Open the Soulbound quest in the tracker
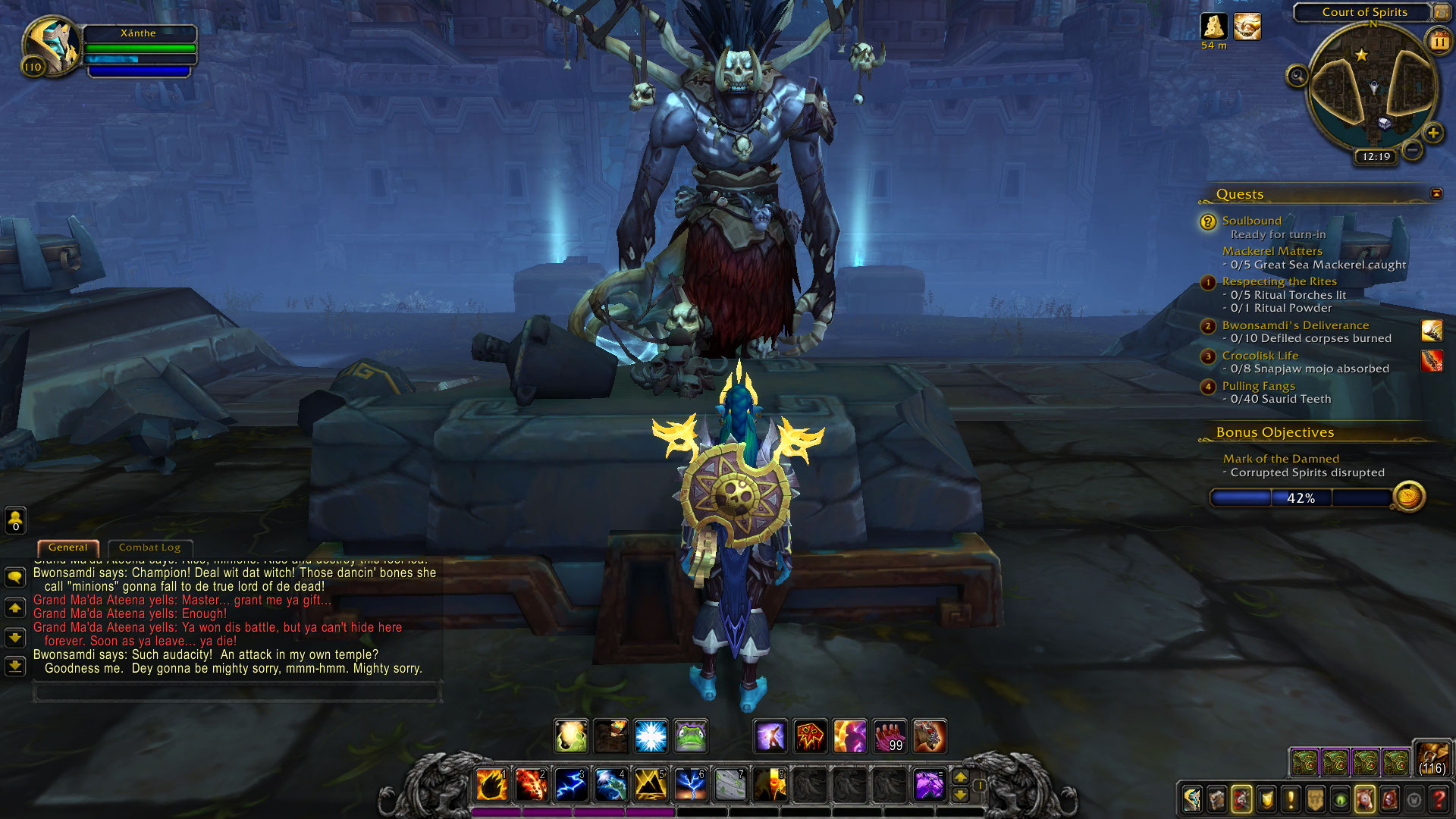 pyautogui.click(x=1251, y=221)
